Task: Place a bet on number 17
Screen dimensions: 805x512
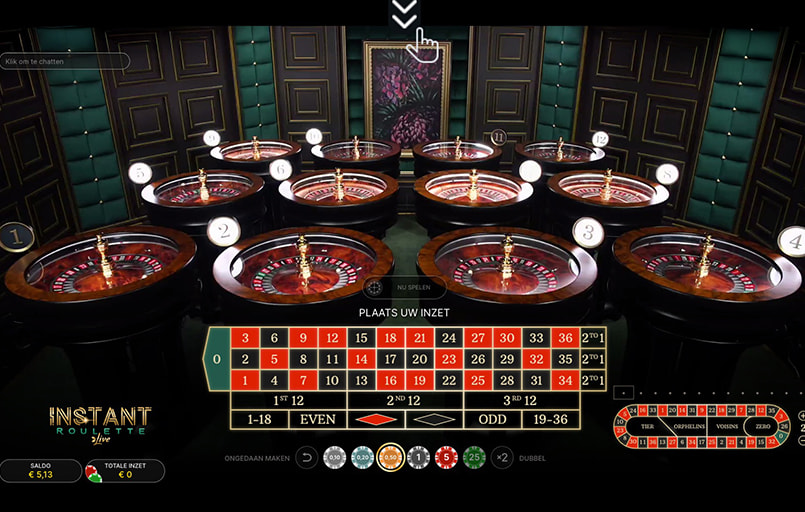Action: click(391, 359)
